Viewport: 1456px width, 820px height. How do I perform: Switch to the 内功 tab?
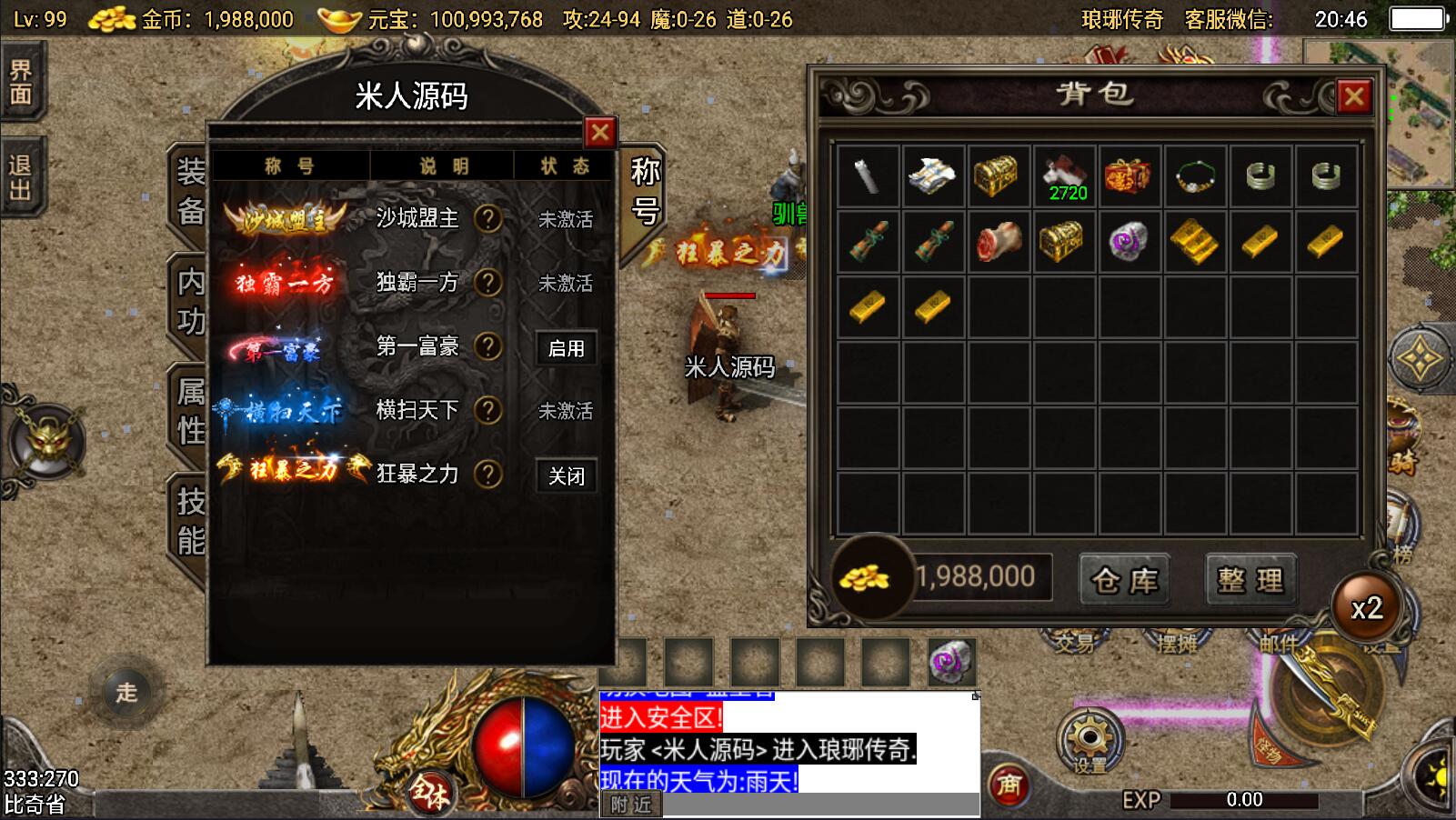pos(190,302)
